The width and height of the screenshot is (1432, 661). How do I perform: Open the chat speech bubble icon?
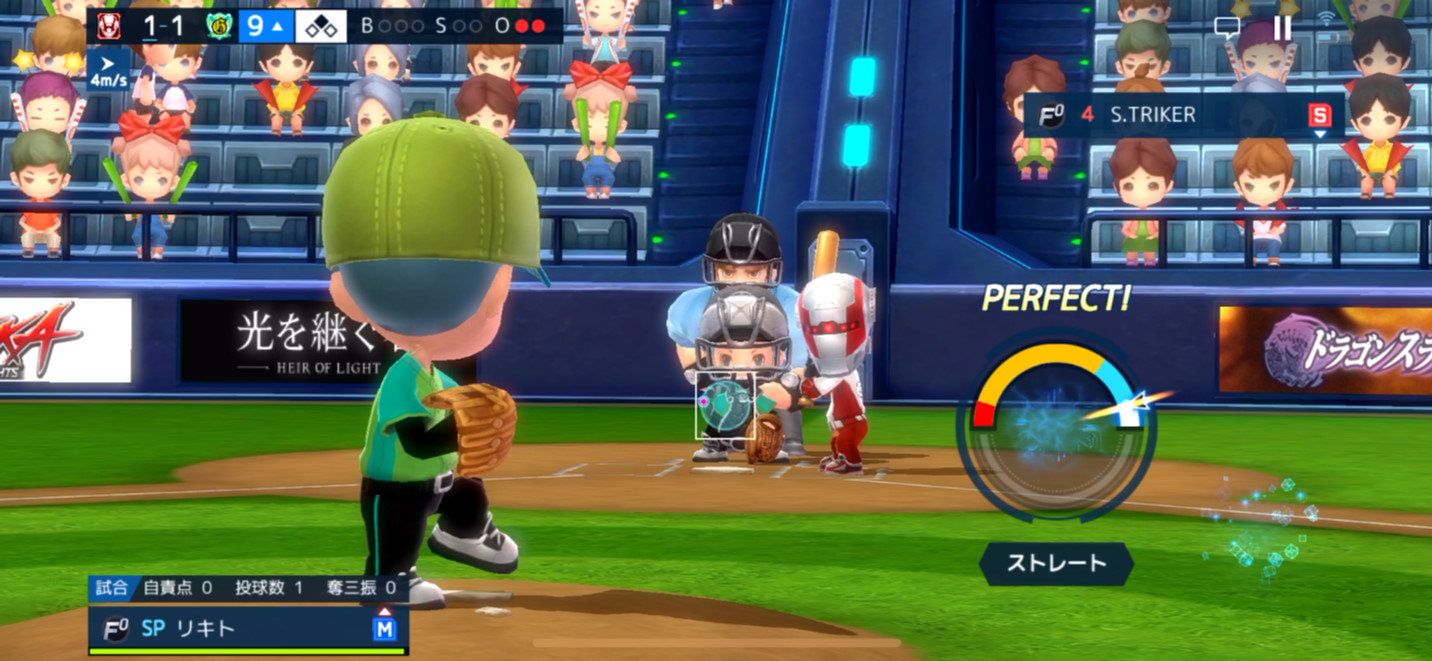tap(1227, 28)
